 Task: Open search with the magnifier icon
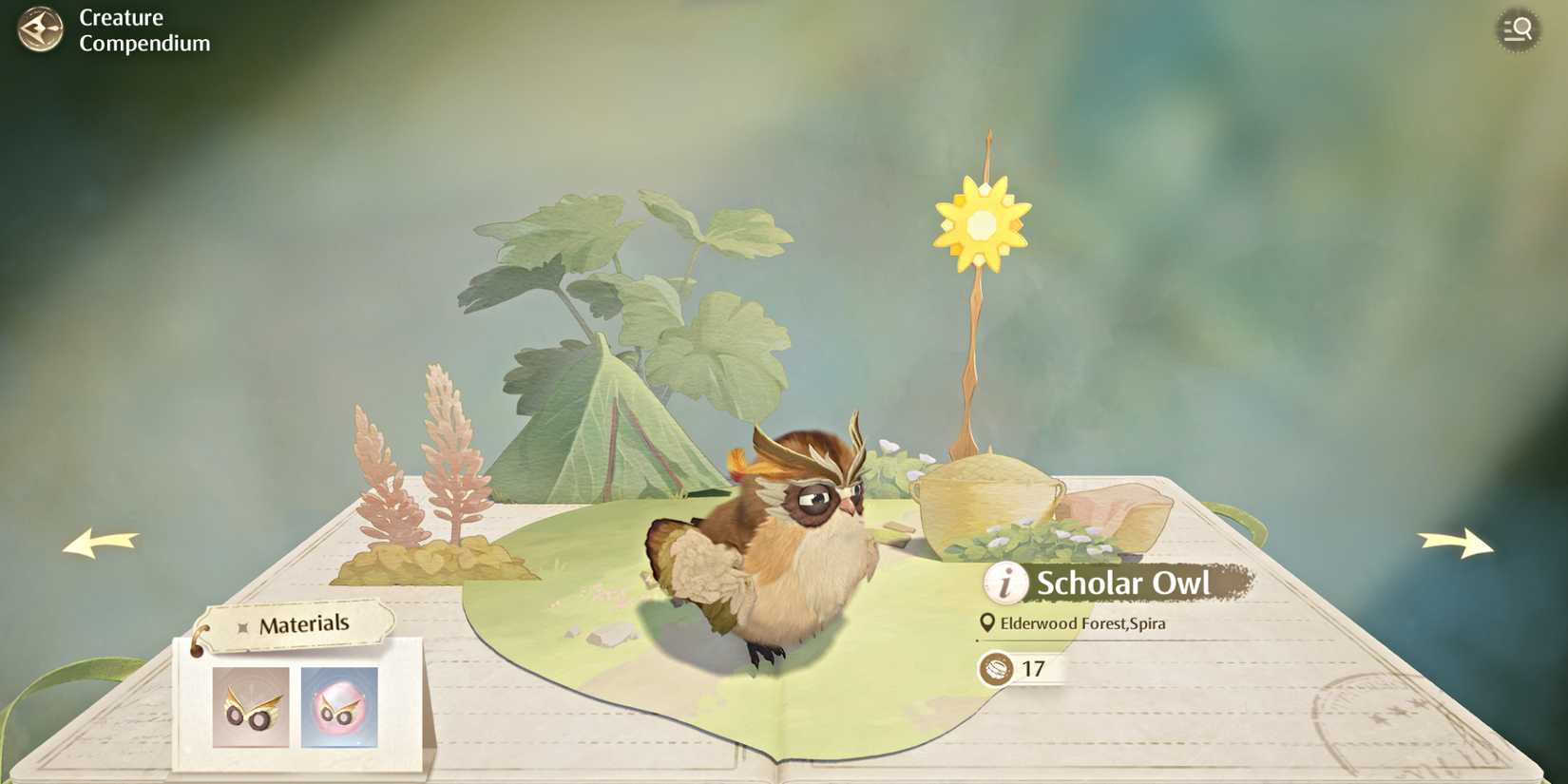click(x=1517, y=29)
